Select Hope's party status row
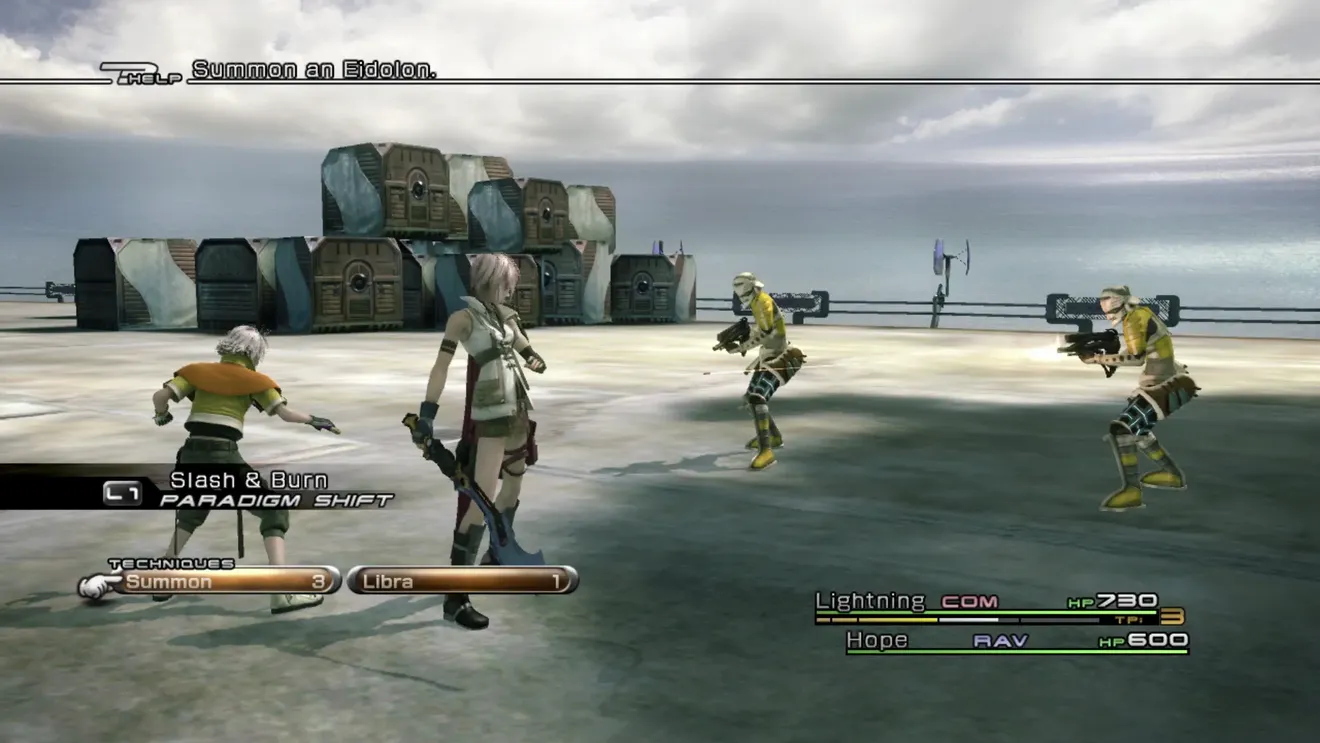The image size is (1320, 743). tap(1016, 641)
